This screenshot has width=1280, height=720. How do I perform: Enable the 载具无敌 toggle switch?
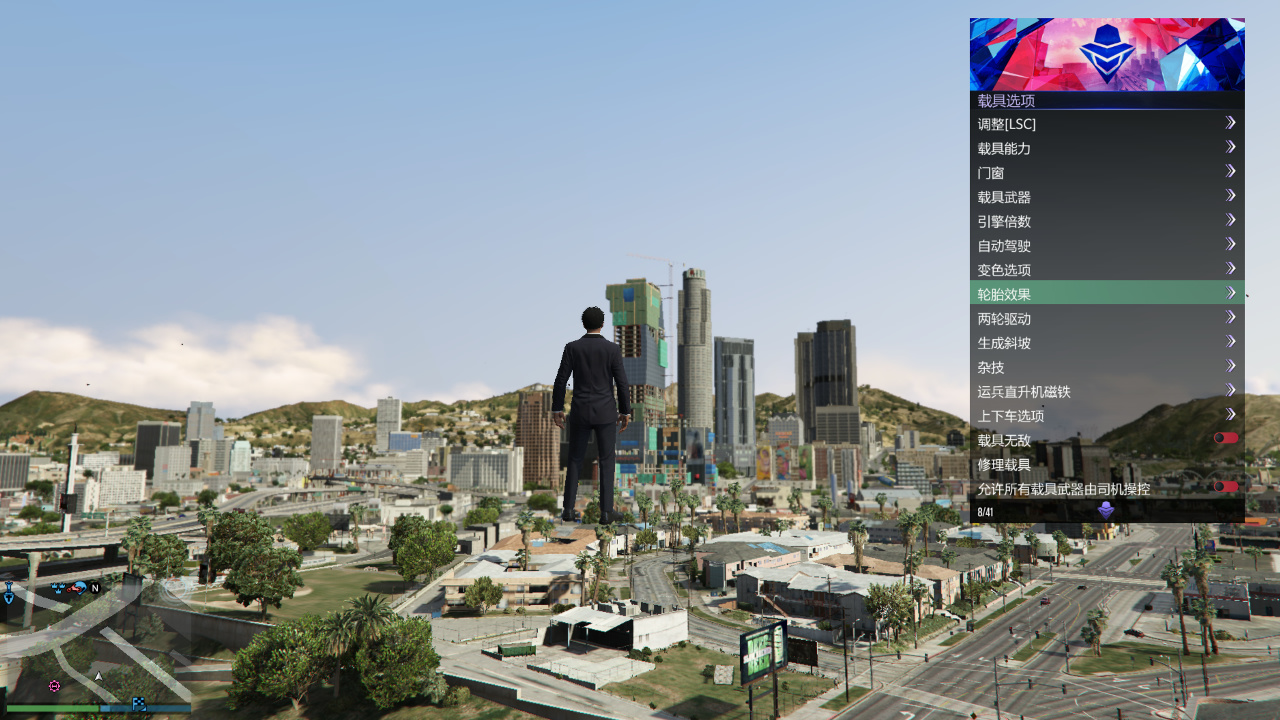[x=1227, y=437]
